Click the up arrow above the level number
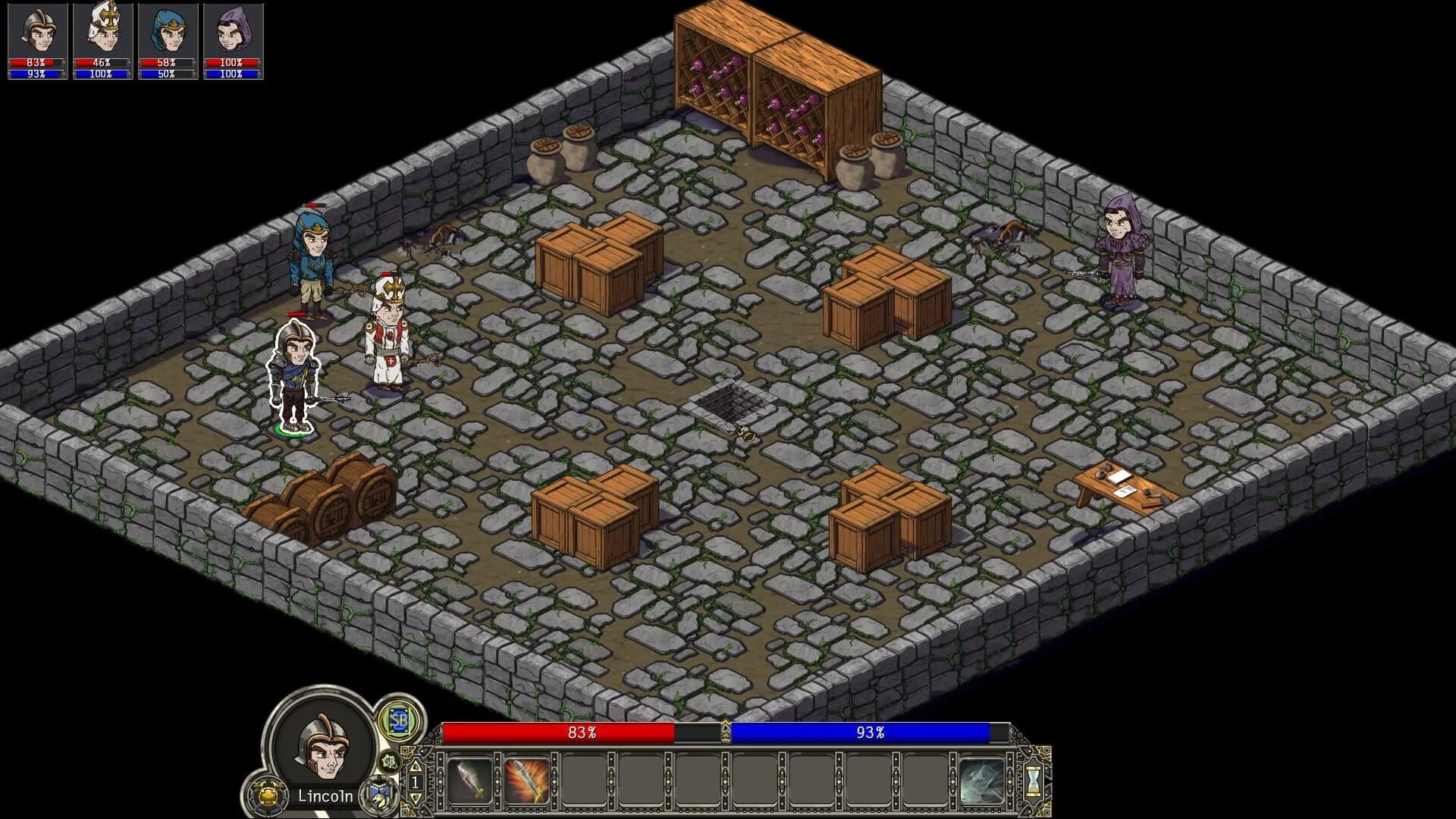 click(416, 767)
